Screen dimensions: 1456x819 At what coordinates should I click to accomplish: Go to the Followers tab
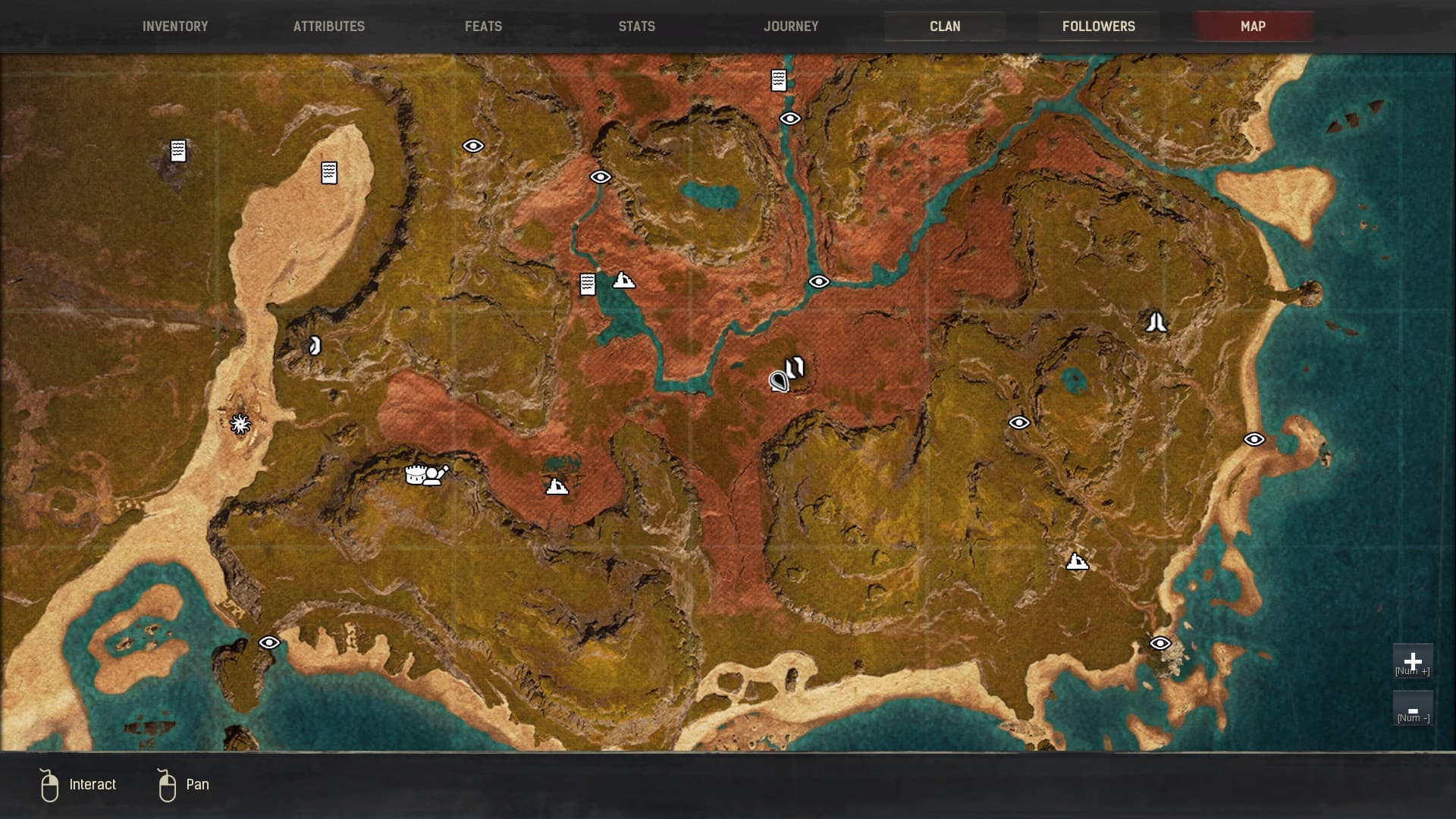coord(1098,27)
